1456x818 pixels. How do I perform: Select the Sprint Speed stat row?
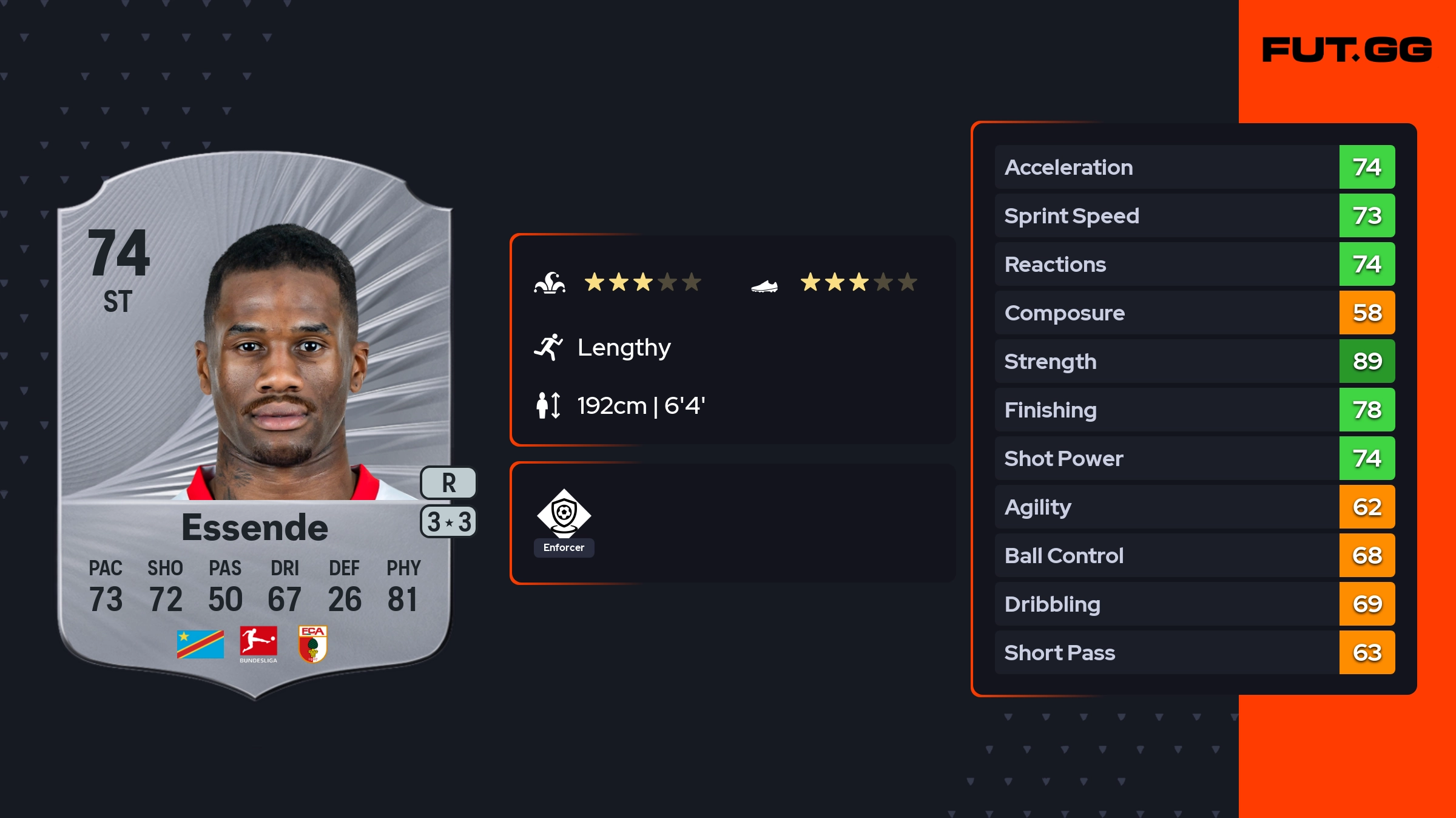[1195, 215]
